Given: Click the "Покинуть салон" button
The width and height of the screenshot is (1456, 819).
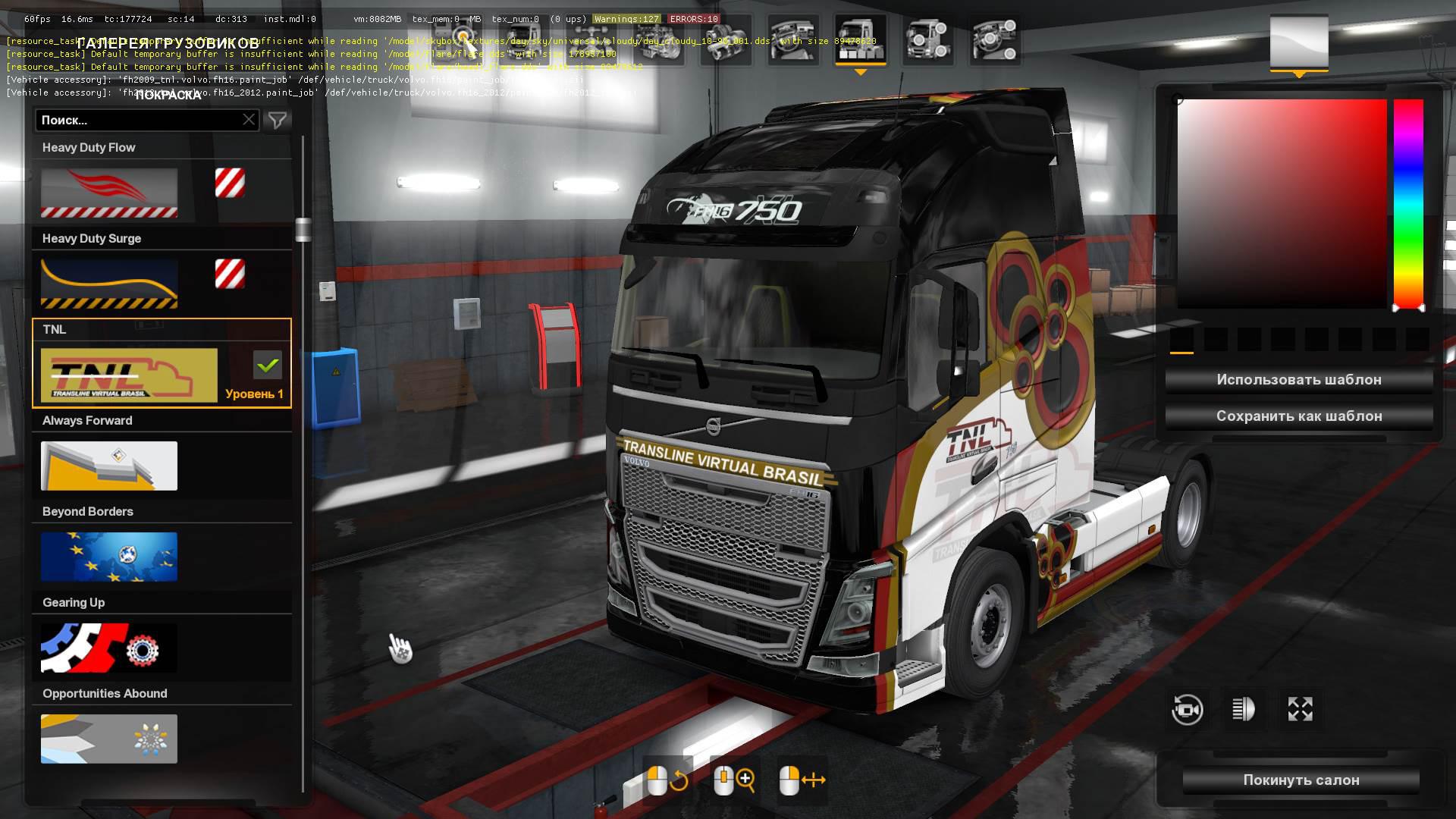Looking at the screenshot, I should [1301, 780].
